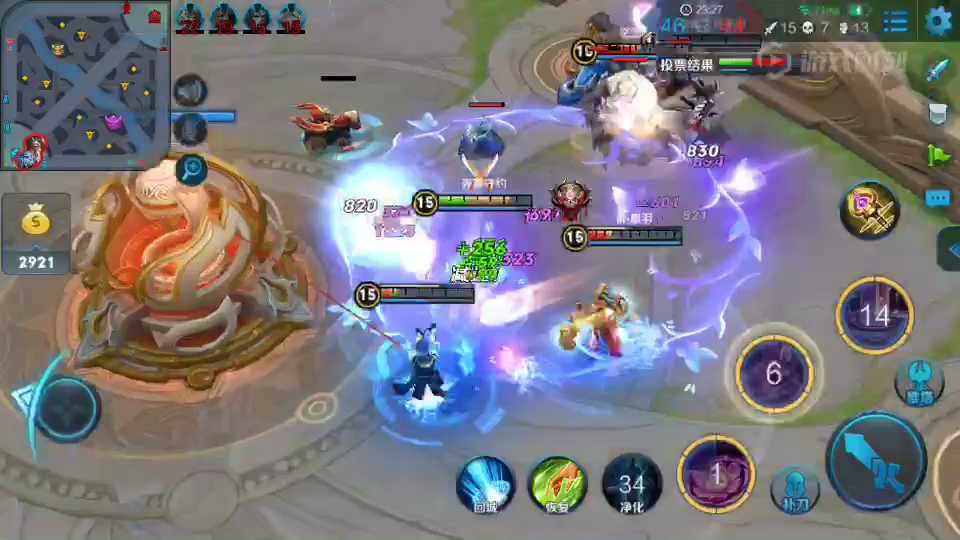Use the 恢复 restore ability
Image resolution: width=960 pixels, height=540 pixels.
pyautogui.click(x=557, y=484)
